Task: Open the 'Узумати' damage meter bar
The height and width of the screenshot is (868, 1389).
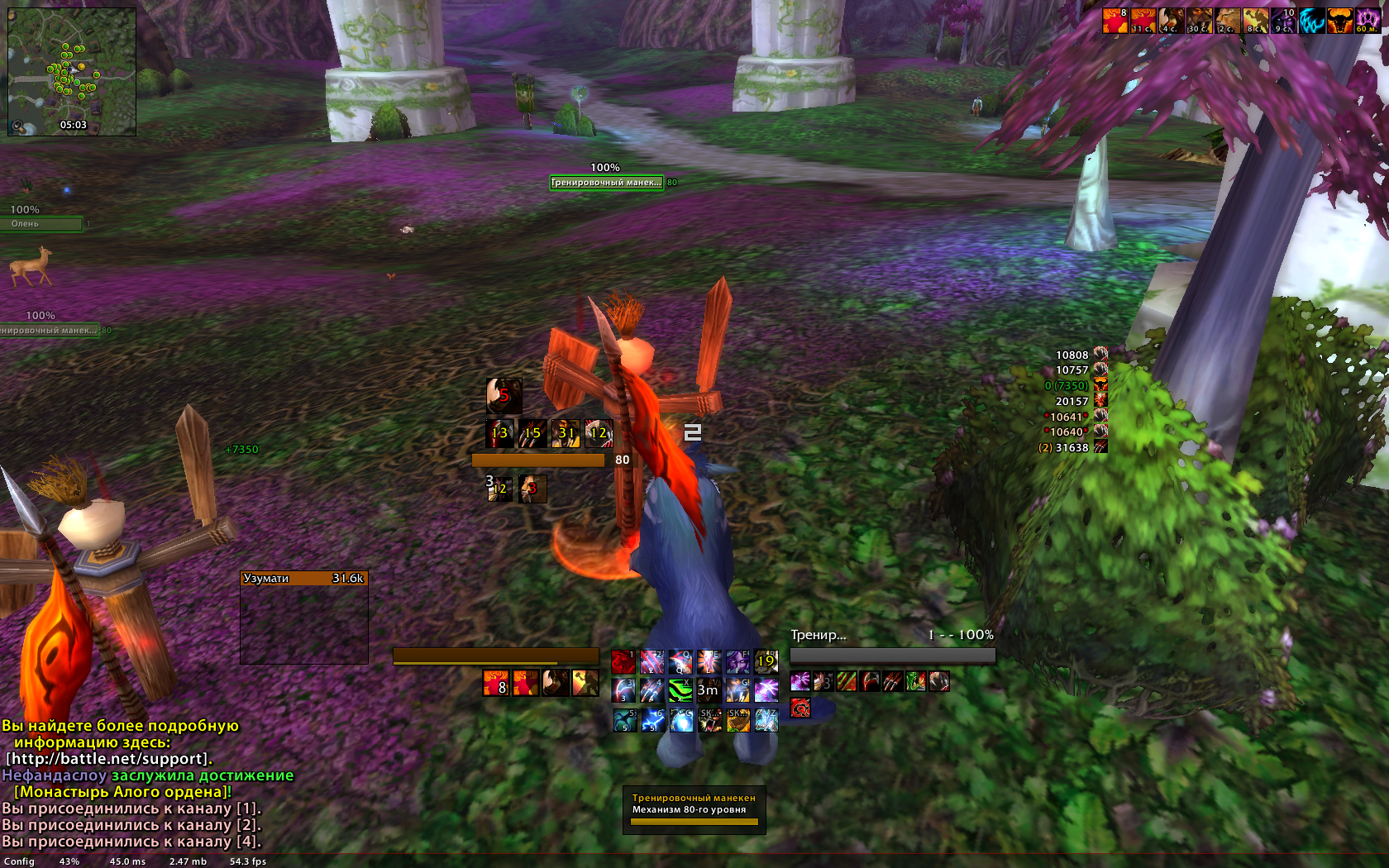Action: click(303, 579)
